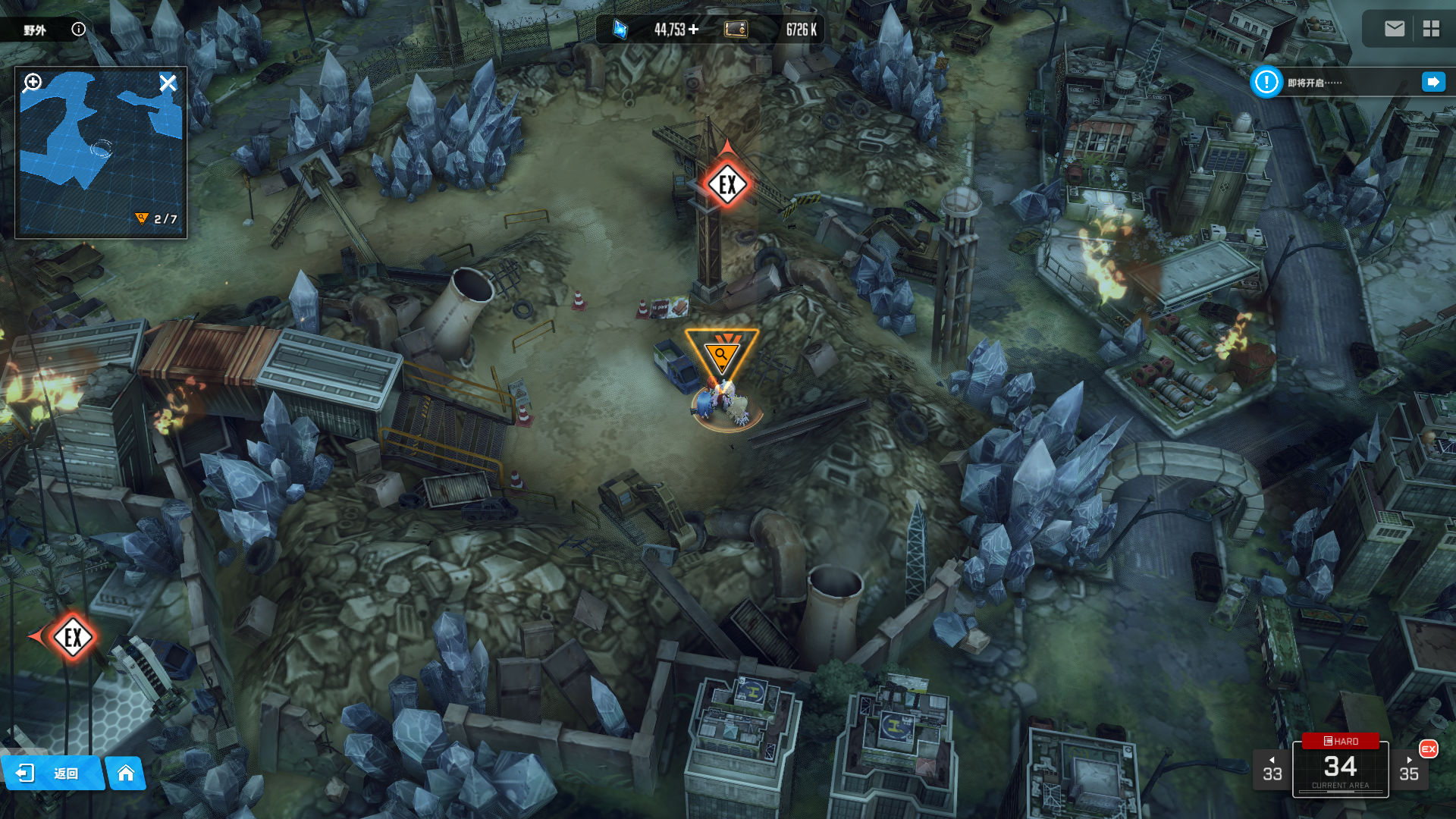Viewport: 1456px width, 819px height.
Task: Expand the upcoming event notice arrow
Action: 1432,82
